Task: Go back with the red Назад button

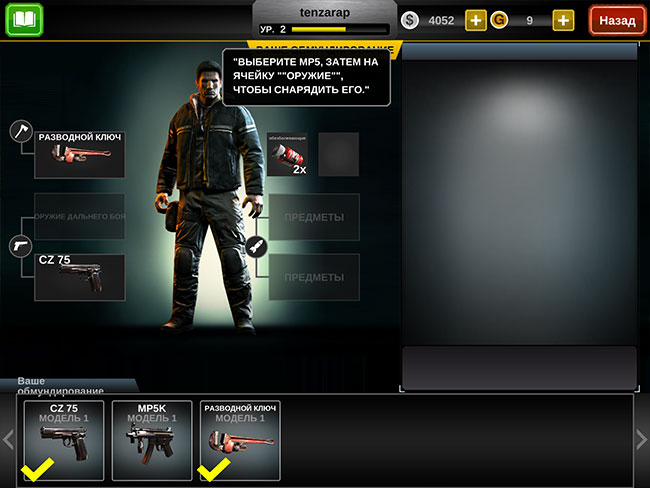Action: [617, 20]
